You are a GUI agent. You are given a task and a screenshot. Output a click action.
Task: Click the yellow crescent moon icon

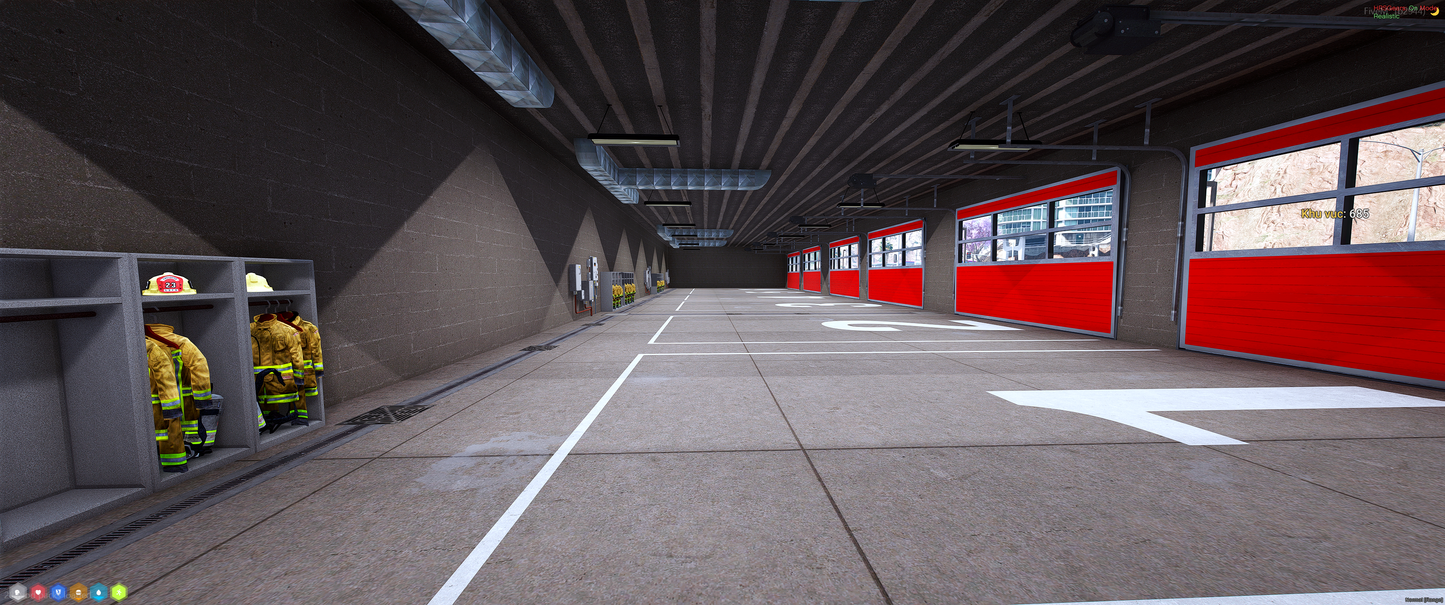(1435, 11)
